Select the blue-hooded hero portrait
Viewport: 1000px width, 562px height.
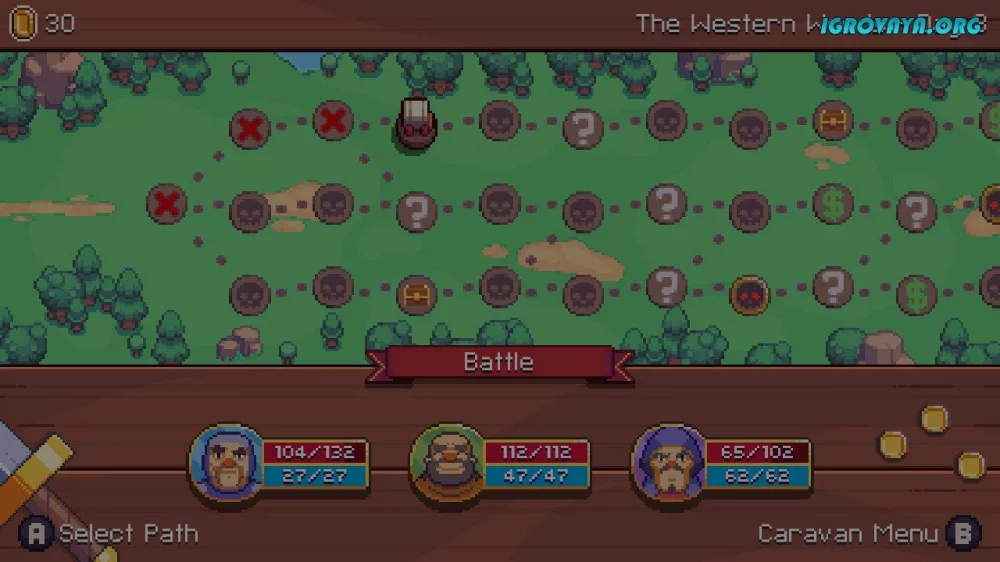click(223, 462)
